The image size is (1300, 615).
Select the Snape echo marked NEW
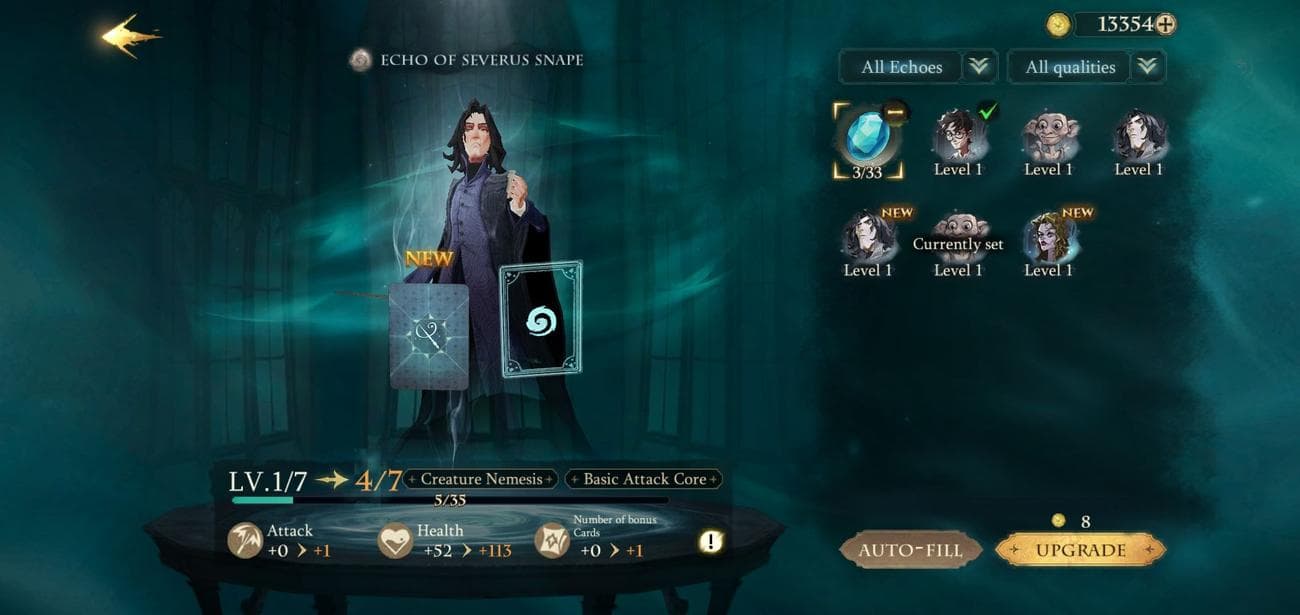click(867, 240)
